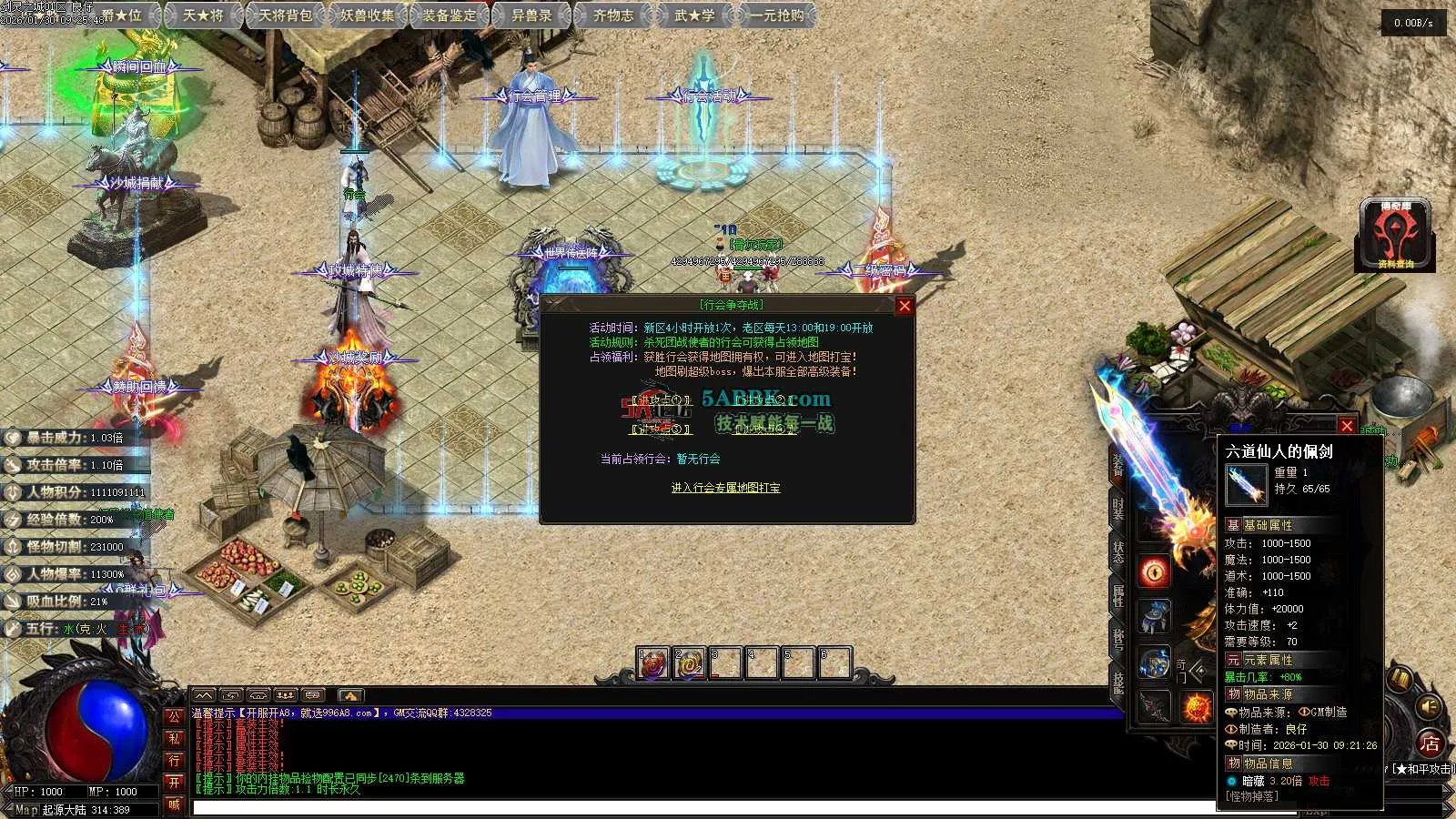Open 天将背包 bag menu

(285, 15)
